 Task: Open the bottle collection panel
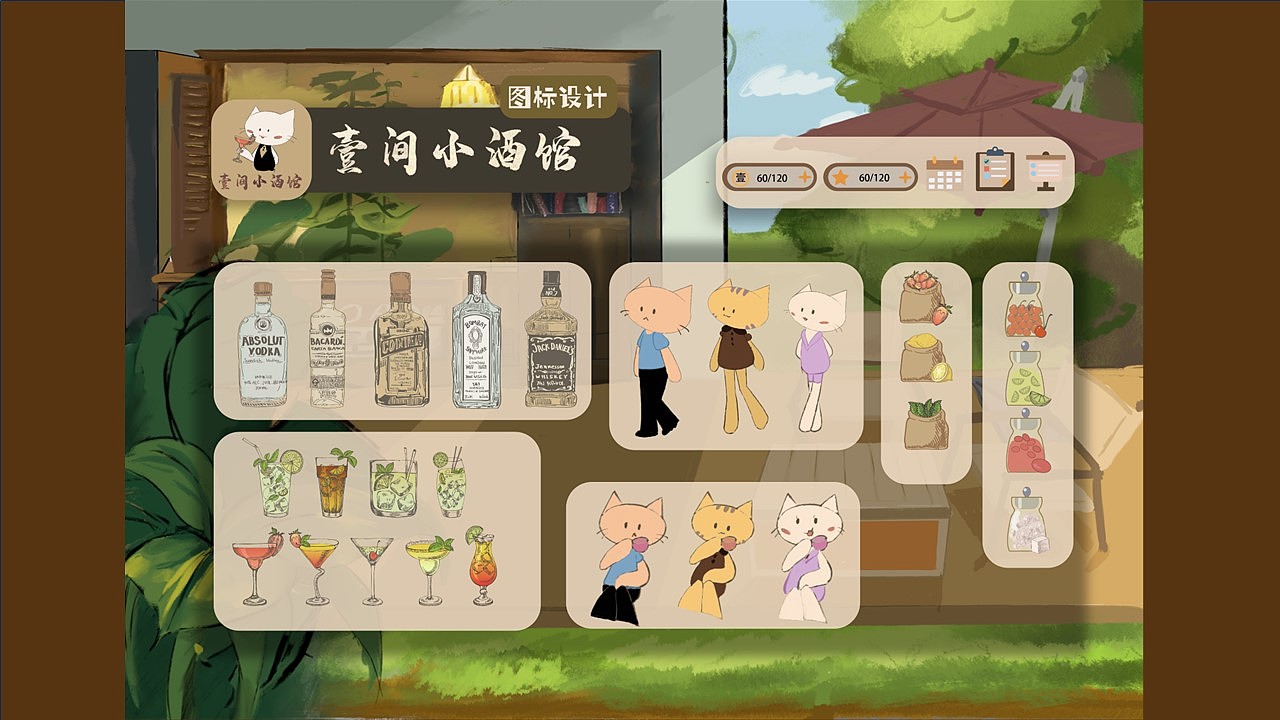point(400,345)
